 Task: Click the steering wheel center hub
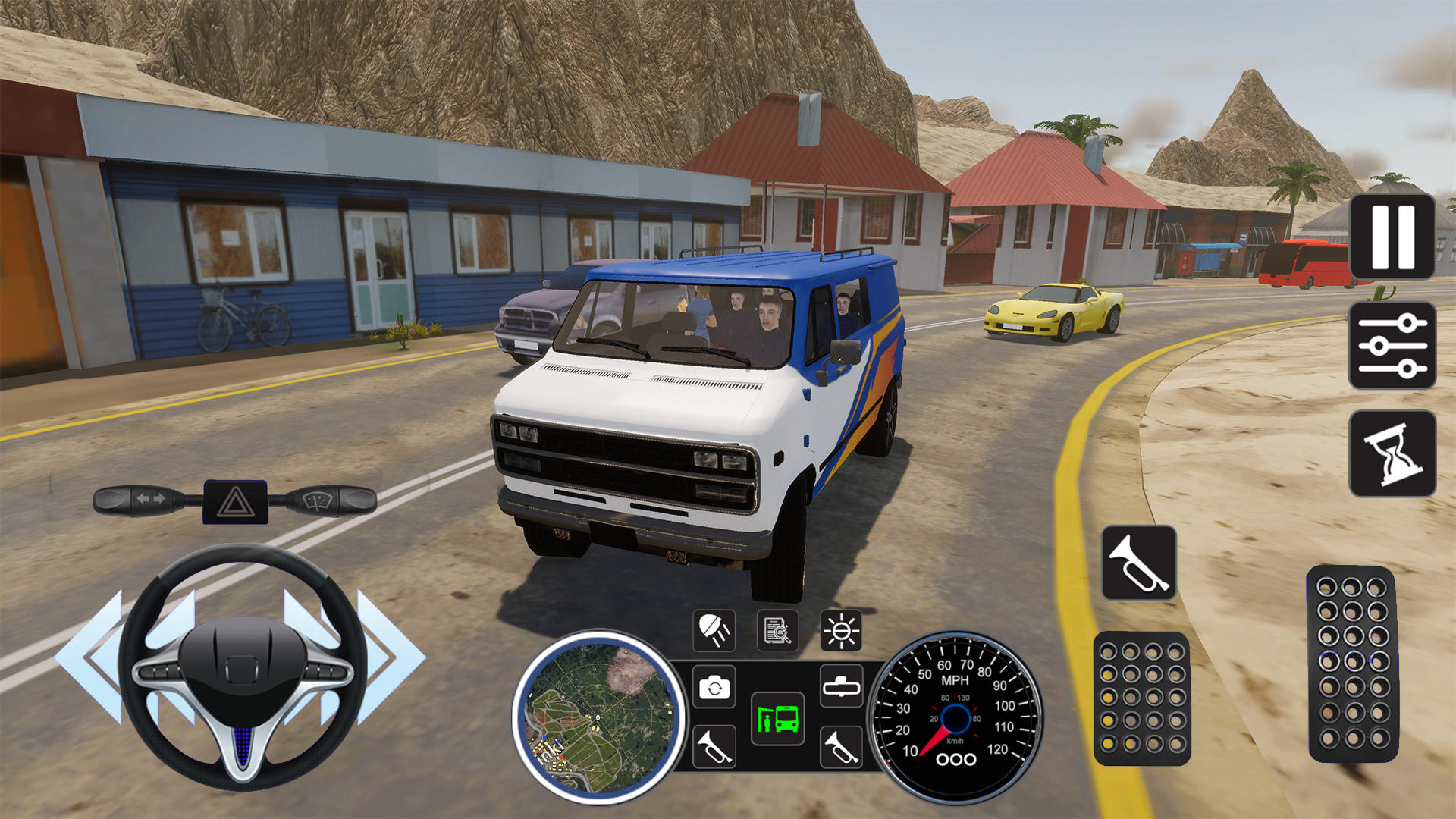coord(243,666)
